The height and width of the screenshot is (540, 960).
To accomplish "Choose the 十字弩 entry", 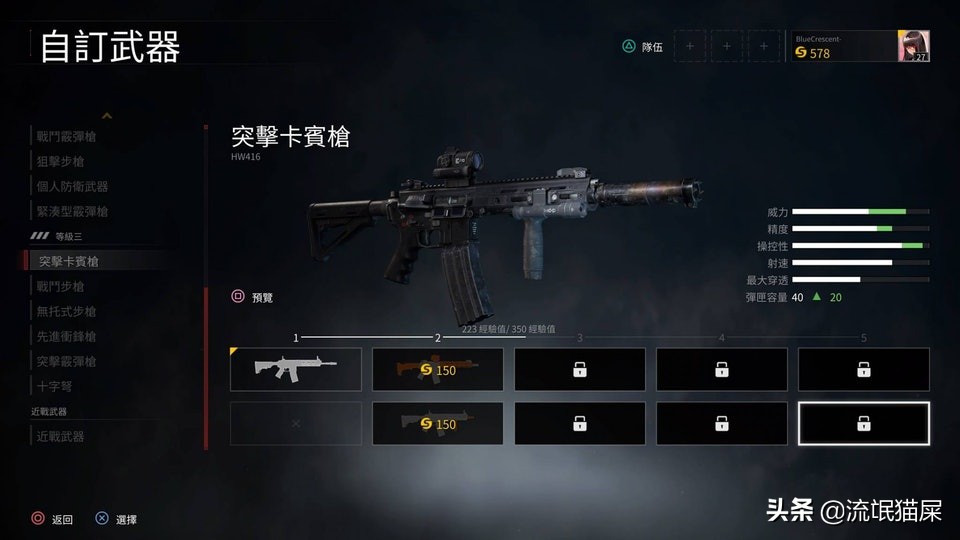I will tap(54, 386).
